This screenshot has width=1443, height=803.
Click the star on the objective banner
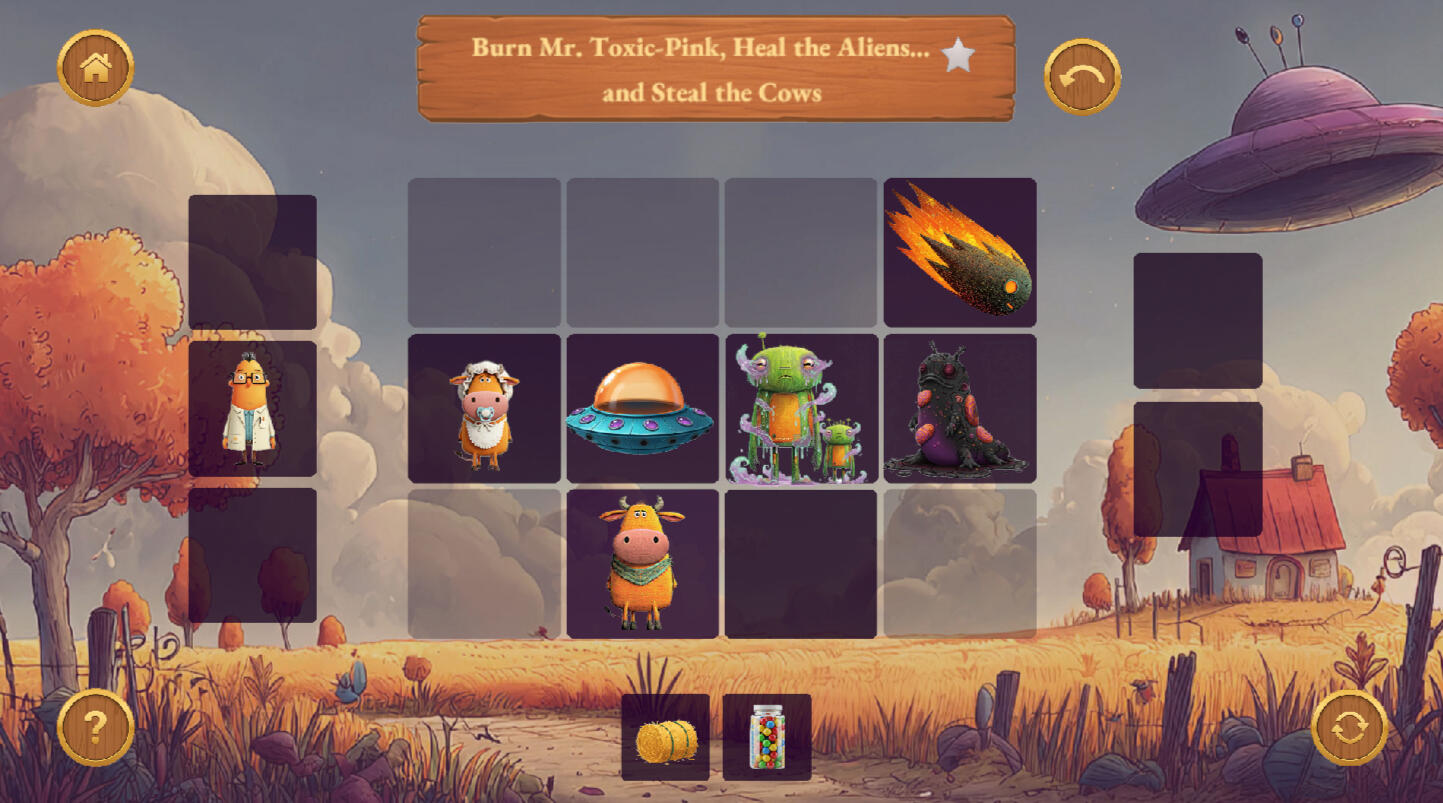[x=958, y=57]
